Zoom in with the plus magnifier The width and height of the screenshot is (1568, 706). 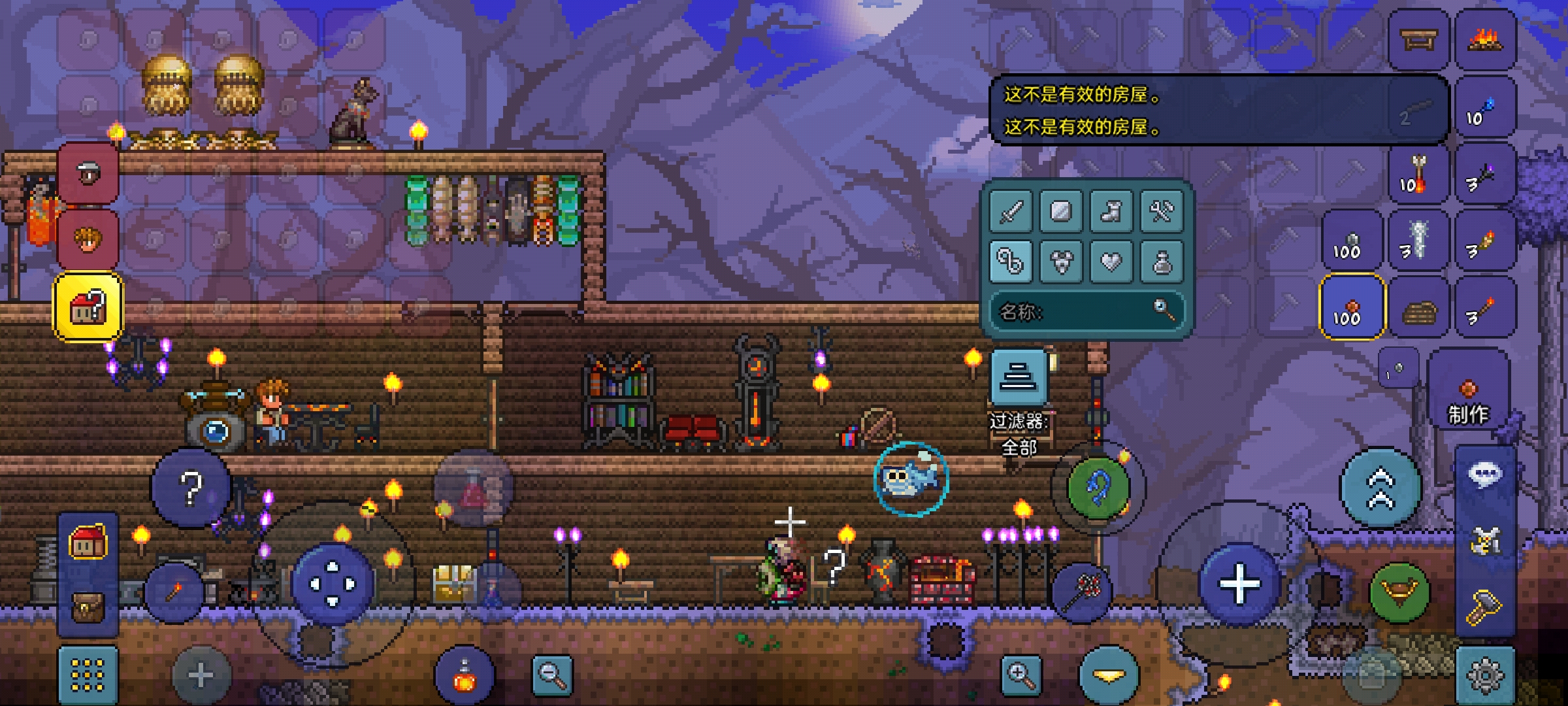click(x=1021, y=675)
